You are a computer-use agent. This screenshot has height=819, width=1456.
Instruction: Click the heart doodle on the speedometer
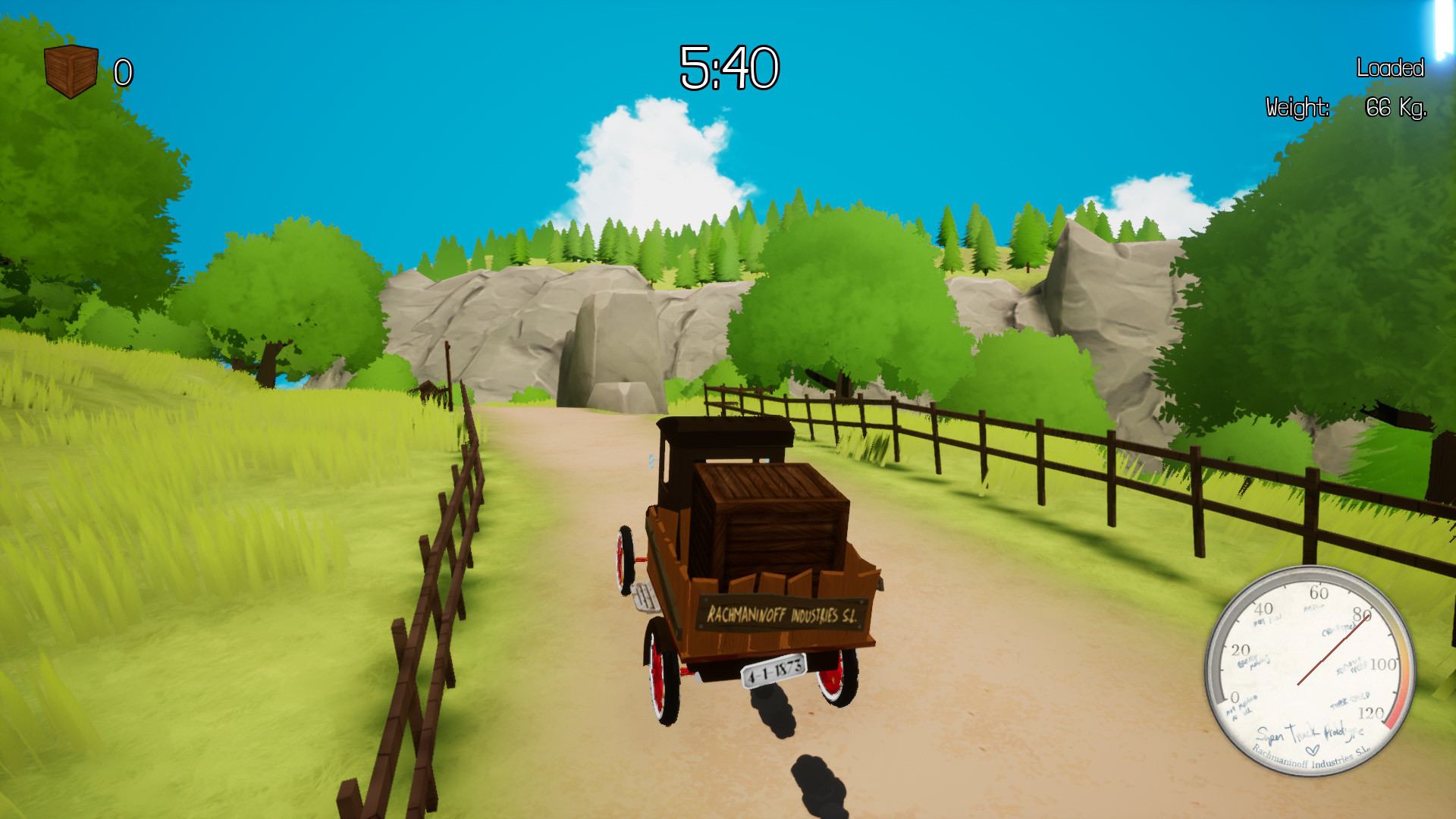1312,750
